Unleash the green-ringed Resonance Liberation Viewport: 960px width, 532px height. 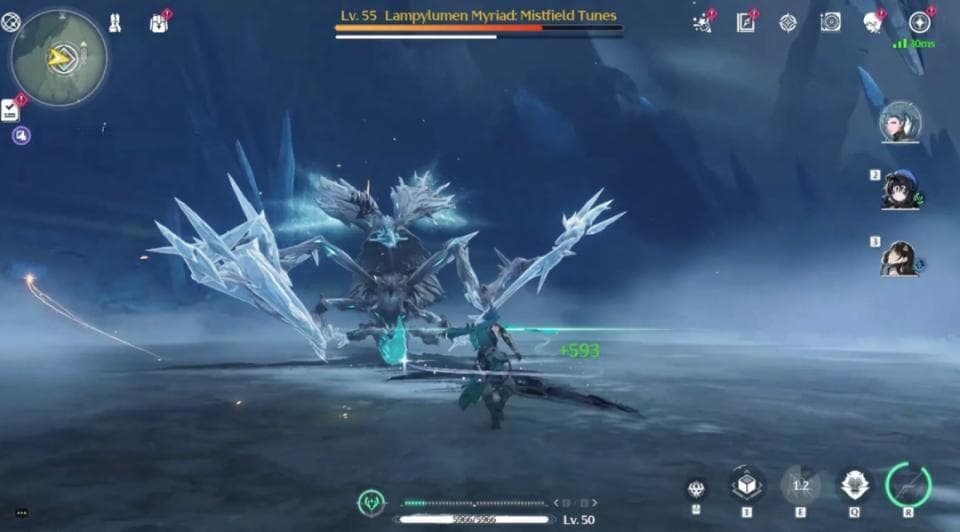[x=908, y=484]
